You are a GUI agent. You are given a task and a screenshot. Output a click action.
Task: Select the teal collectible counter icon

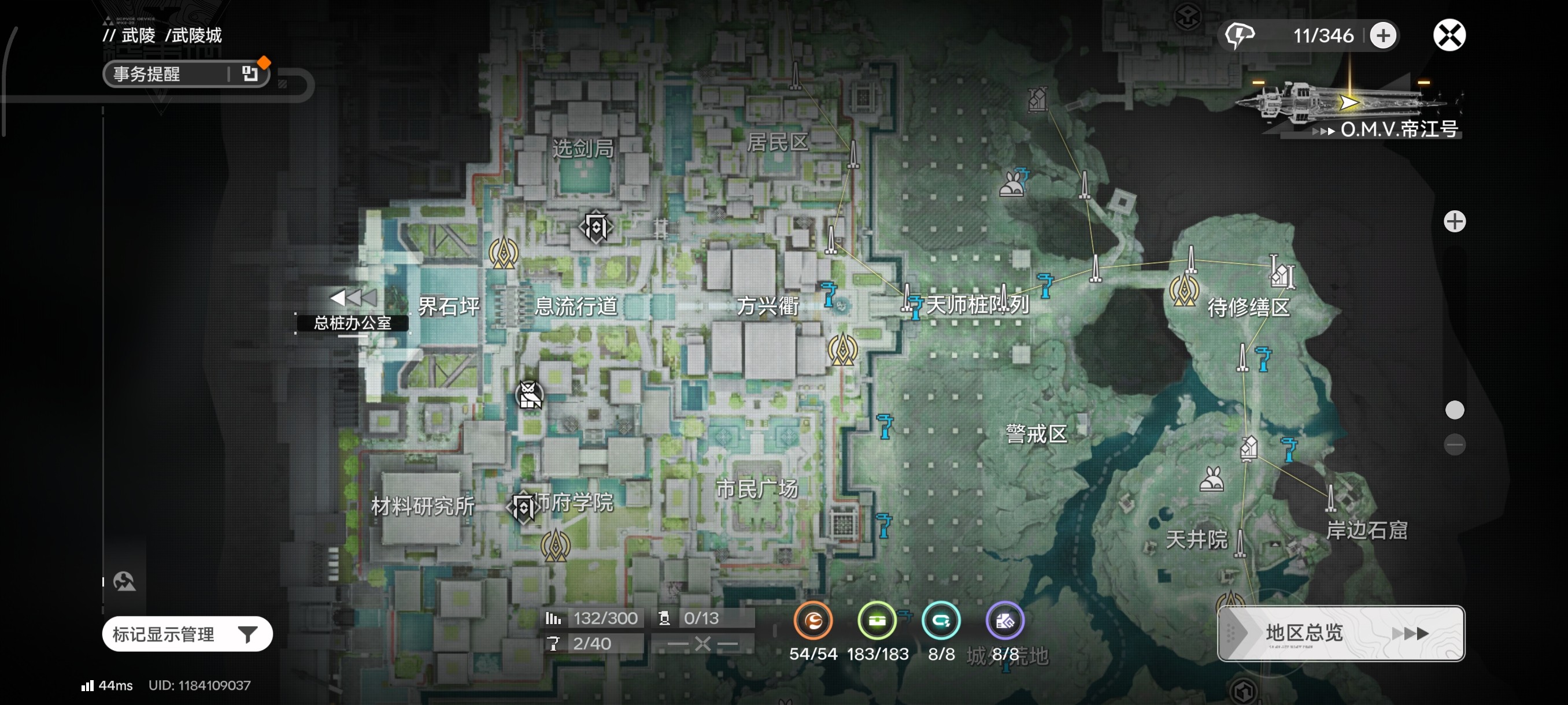(x=941, y=621)
